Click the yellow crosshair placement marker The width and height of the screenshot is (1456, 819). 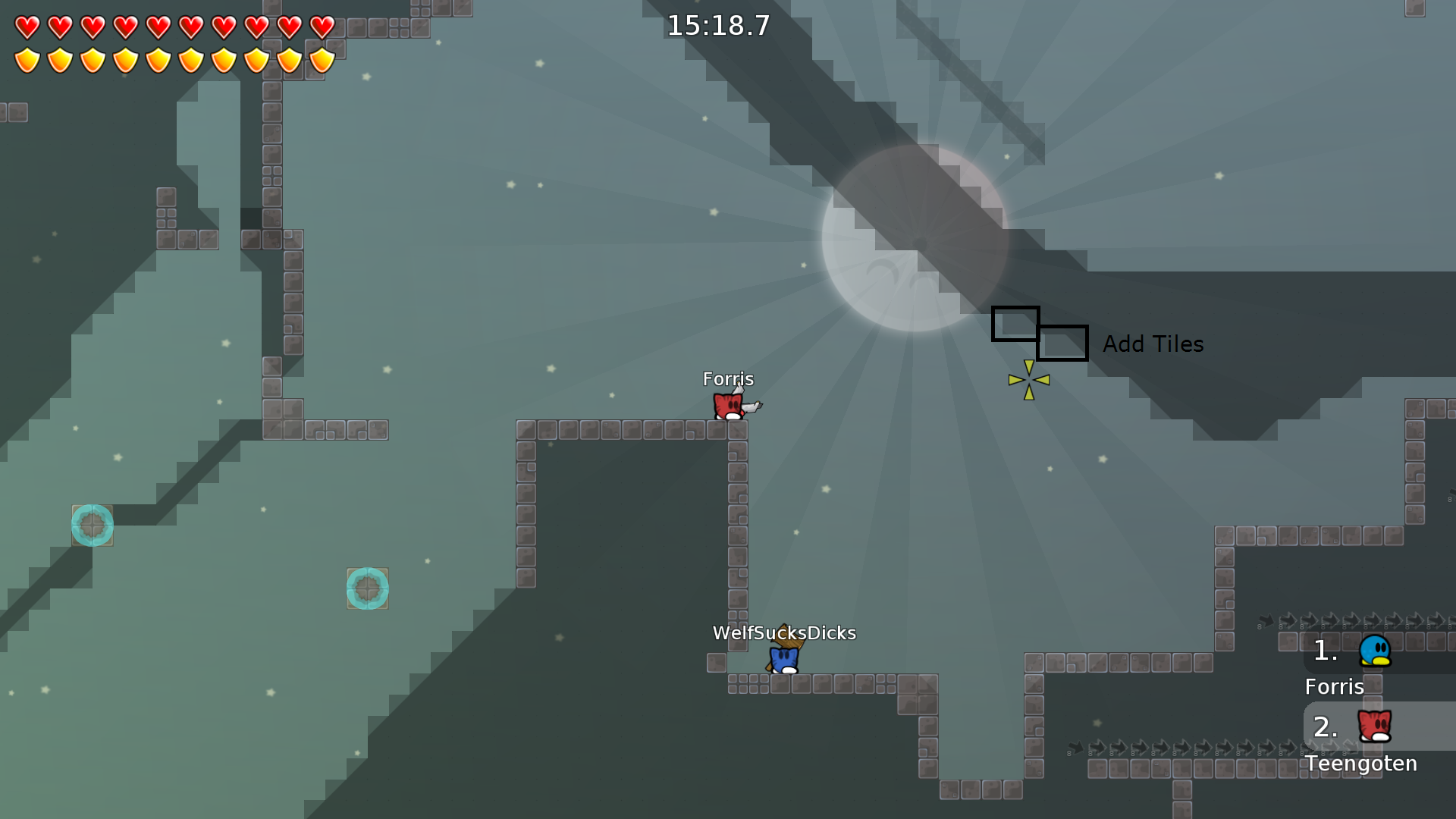[1029, 379]
